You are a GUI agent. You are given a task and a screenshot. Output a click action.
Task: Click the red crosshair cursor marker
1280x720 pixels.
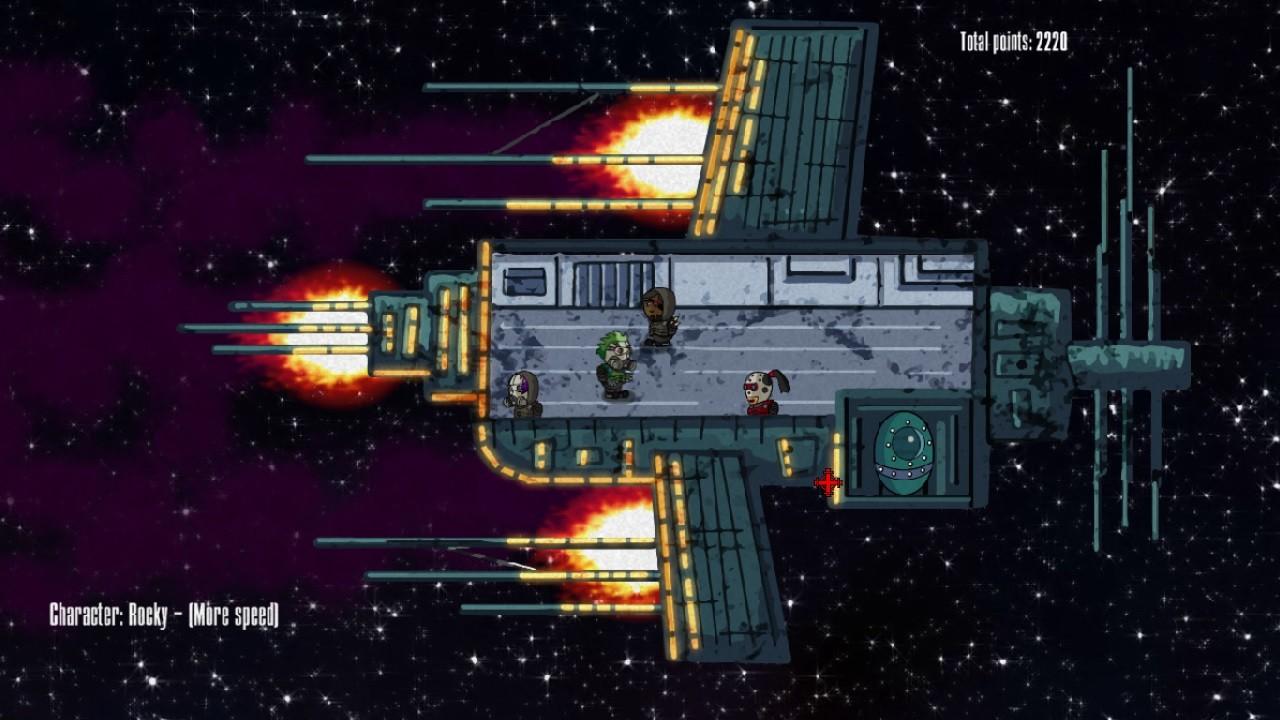827,483
